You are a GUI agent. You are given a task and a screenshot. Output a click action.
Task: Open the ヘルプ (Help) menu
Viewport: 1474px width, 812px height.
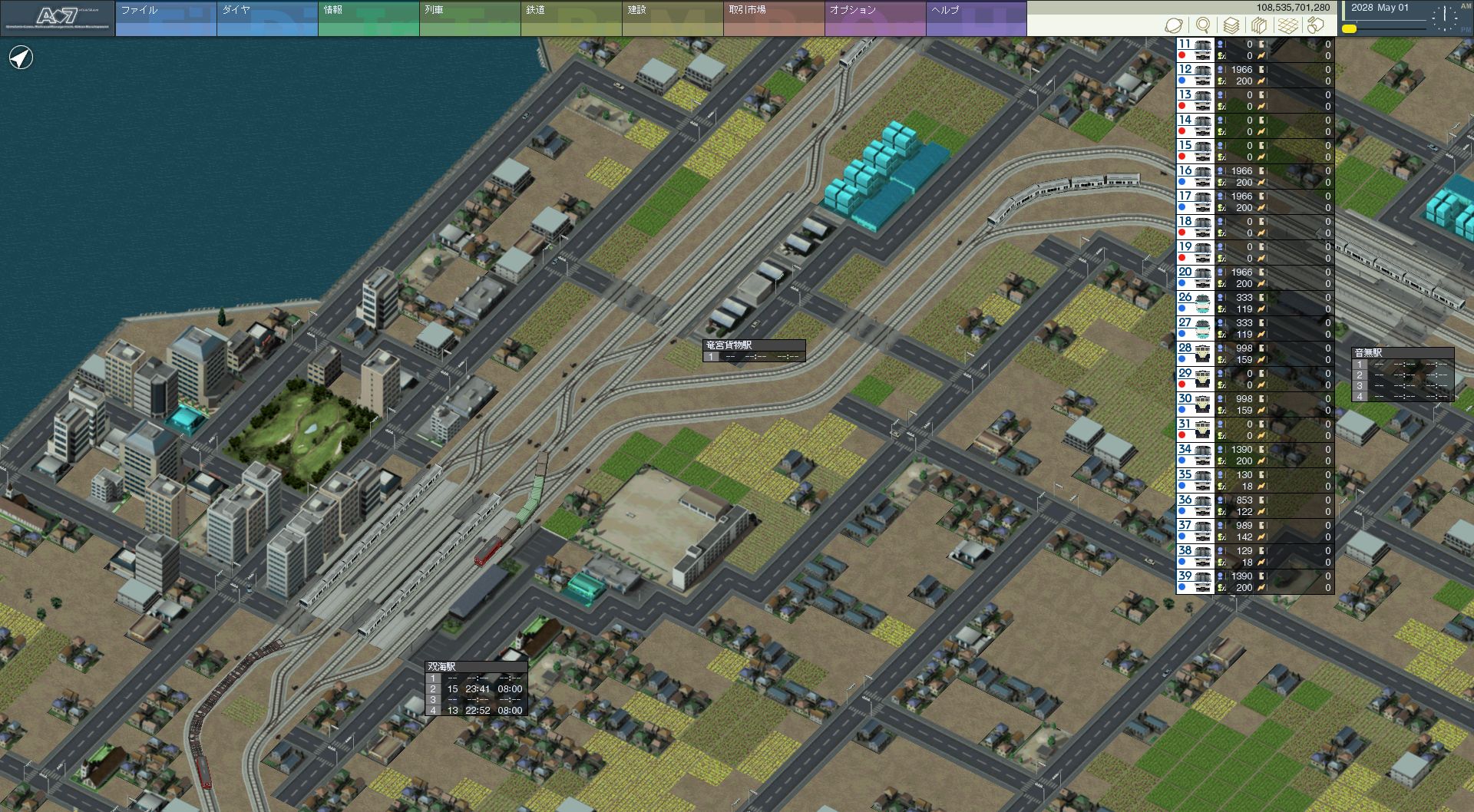coord(976,18)
